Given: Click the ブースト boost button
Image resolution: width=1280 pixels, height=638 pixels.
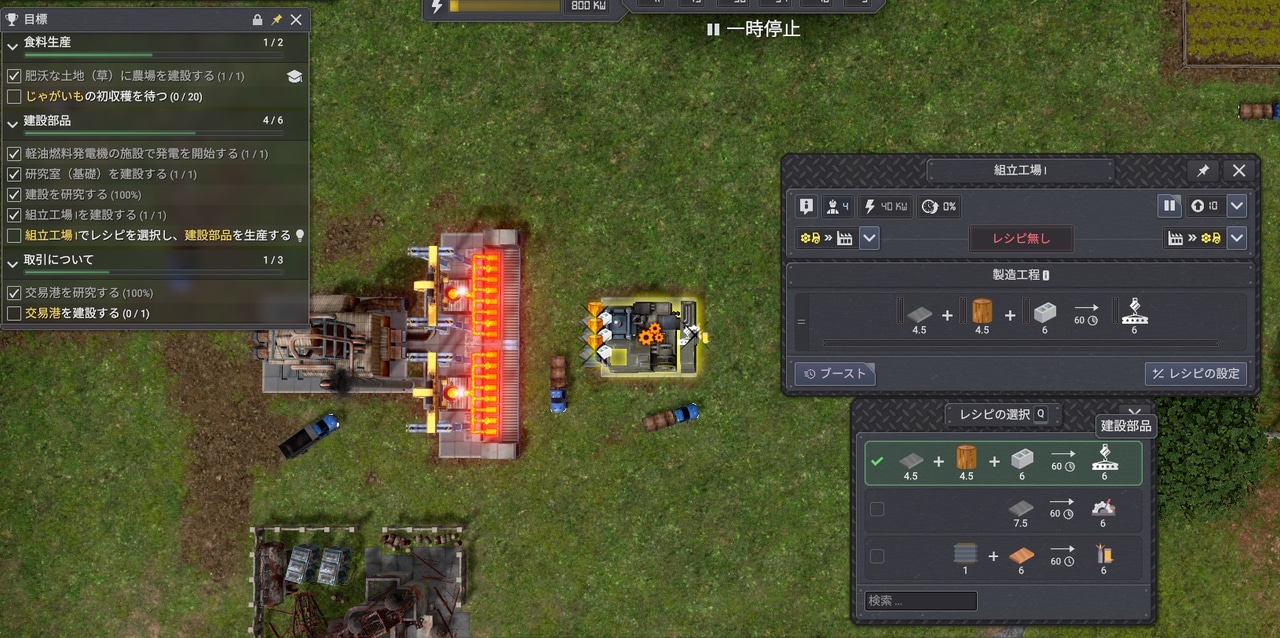Looking at the screenshot, I should (x=835, y=374).
